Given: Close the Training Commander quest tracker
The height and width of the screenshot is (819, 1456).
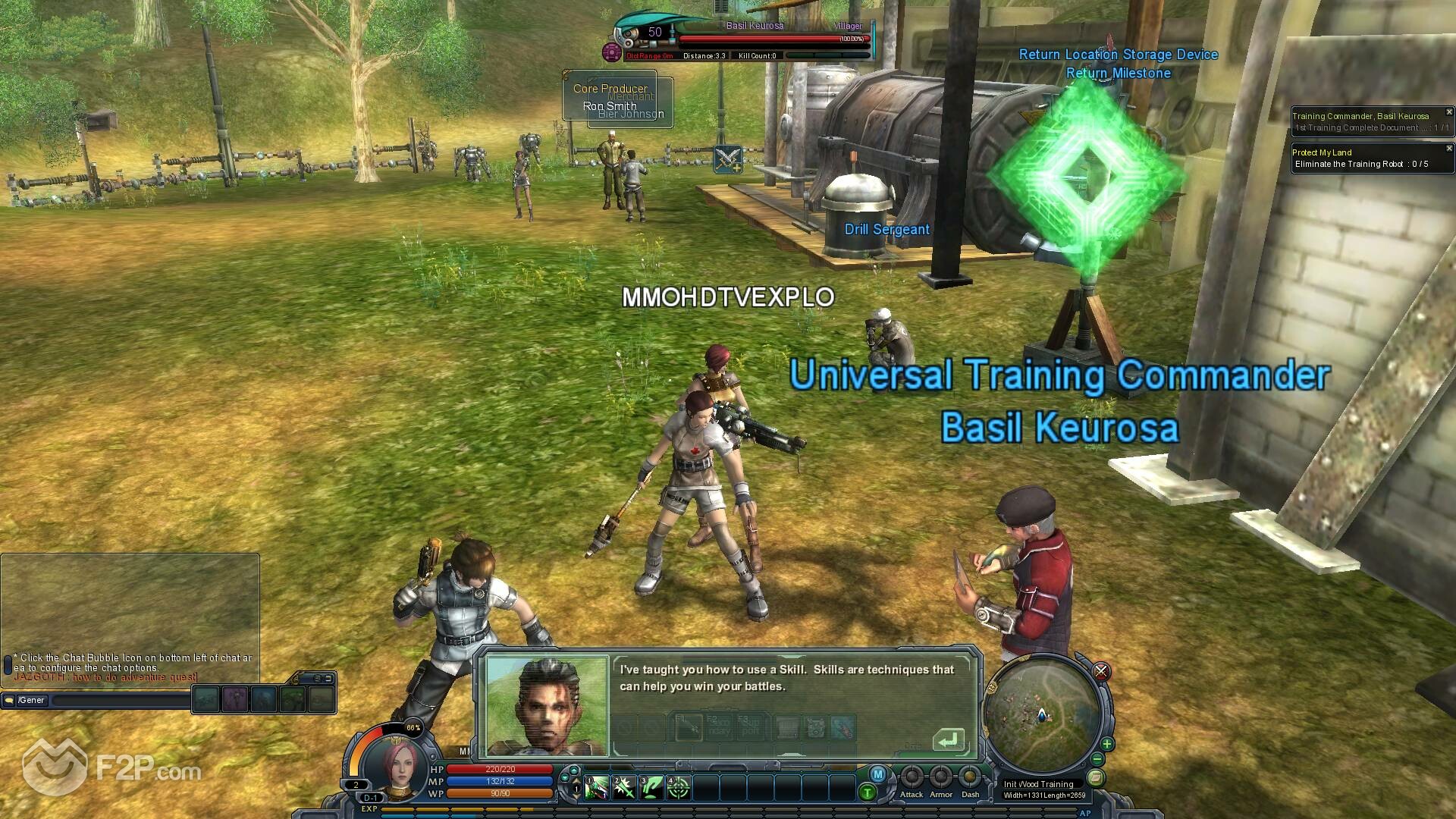Looking at the screenshot, I should 1449,112.
